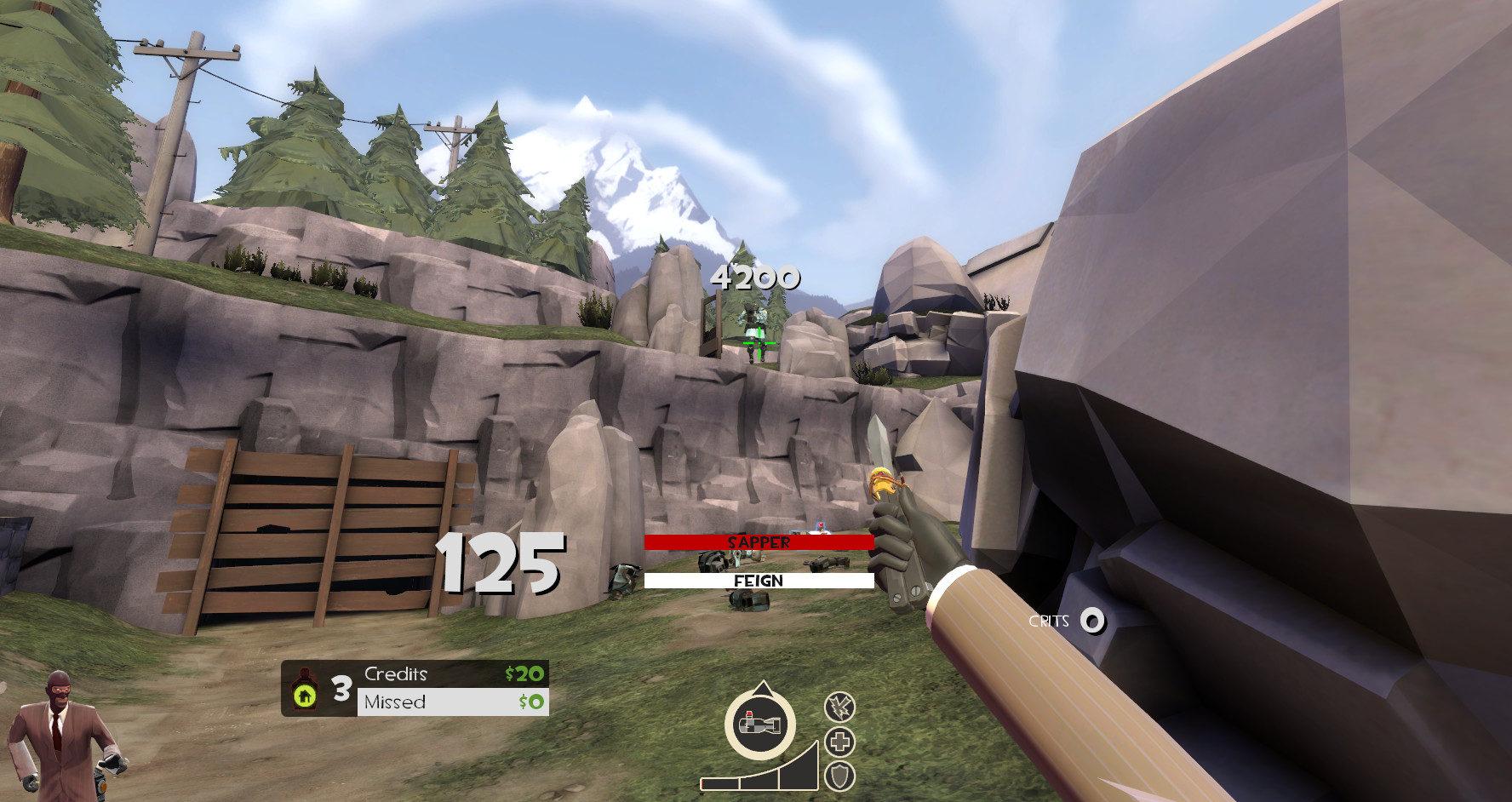Click the upgrade arrow above the Sapper icon
The image size is (1512, 802).
762,686
